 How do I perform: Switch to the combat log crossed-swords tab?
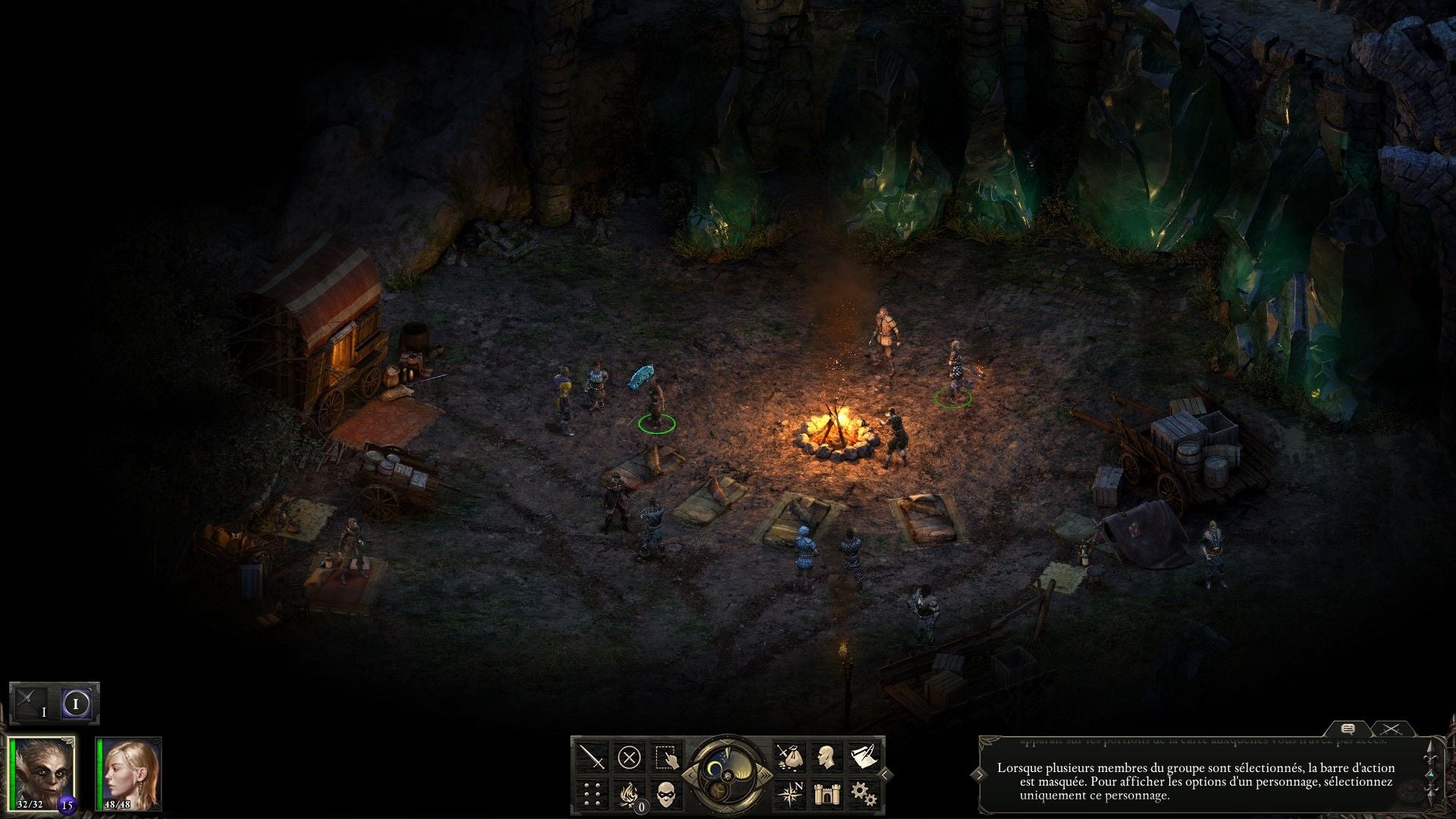tap(1391, 729)
